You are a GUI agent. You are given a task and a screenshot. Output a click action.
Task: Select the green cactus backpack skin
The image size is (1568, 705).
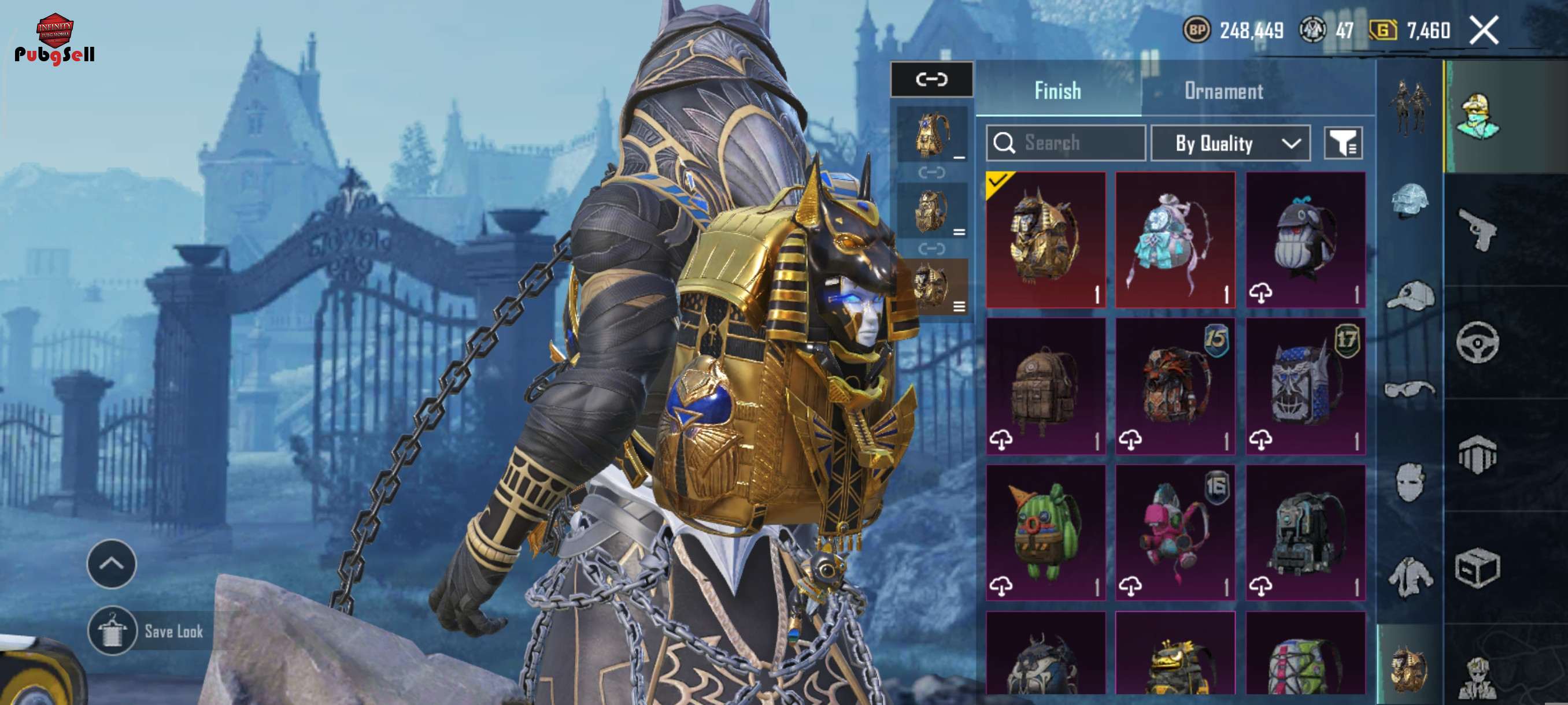point(1046,532)
